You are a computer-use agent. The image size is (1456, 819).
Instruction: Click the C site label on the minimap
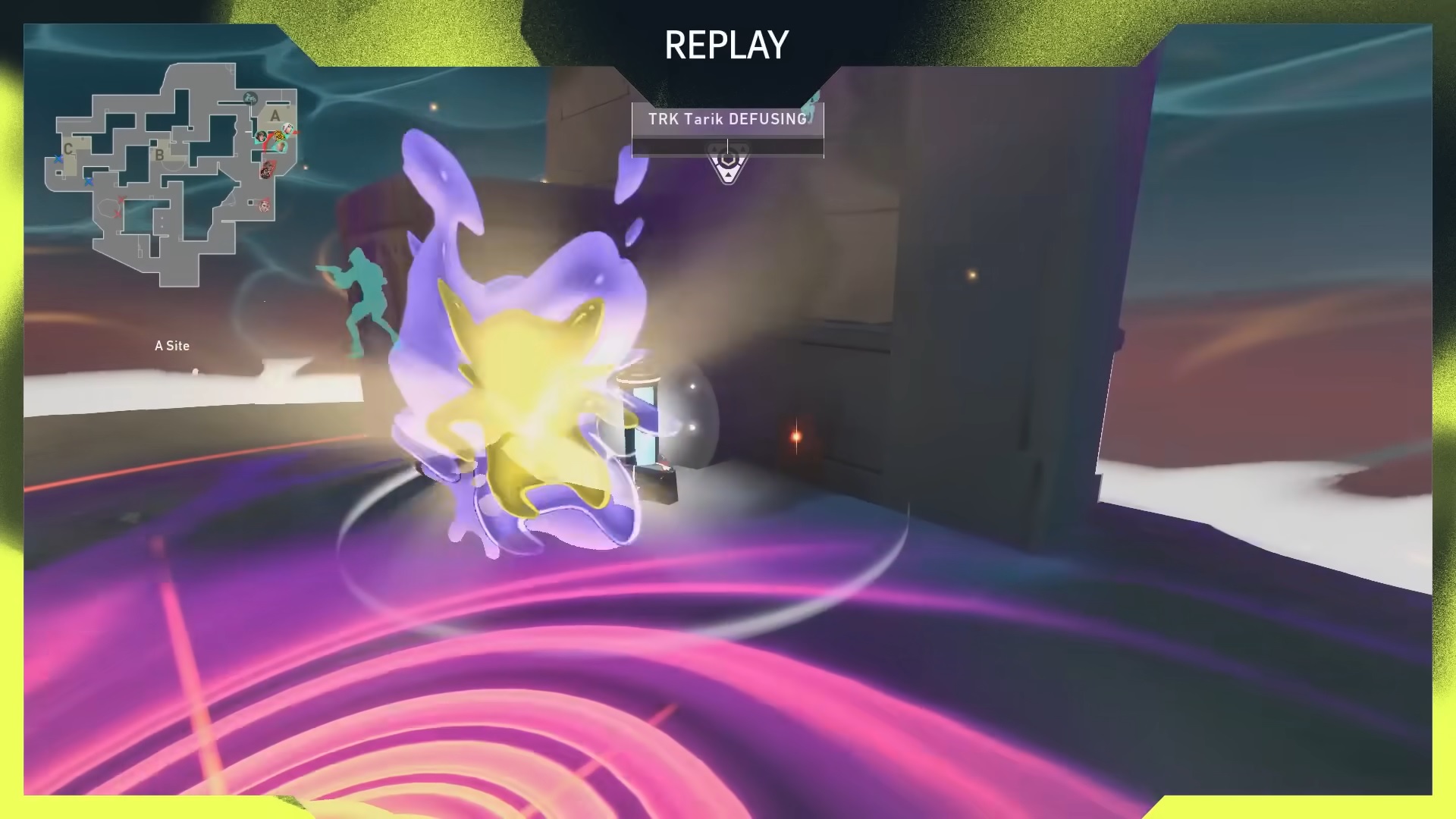click(x=68, y=149)
